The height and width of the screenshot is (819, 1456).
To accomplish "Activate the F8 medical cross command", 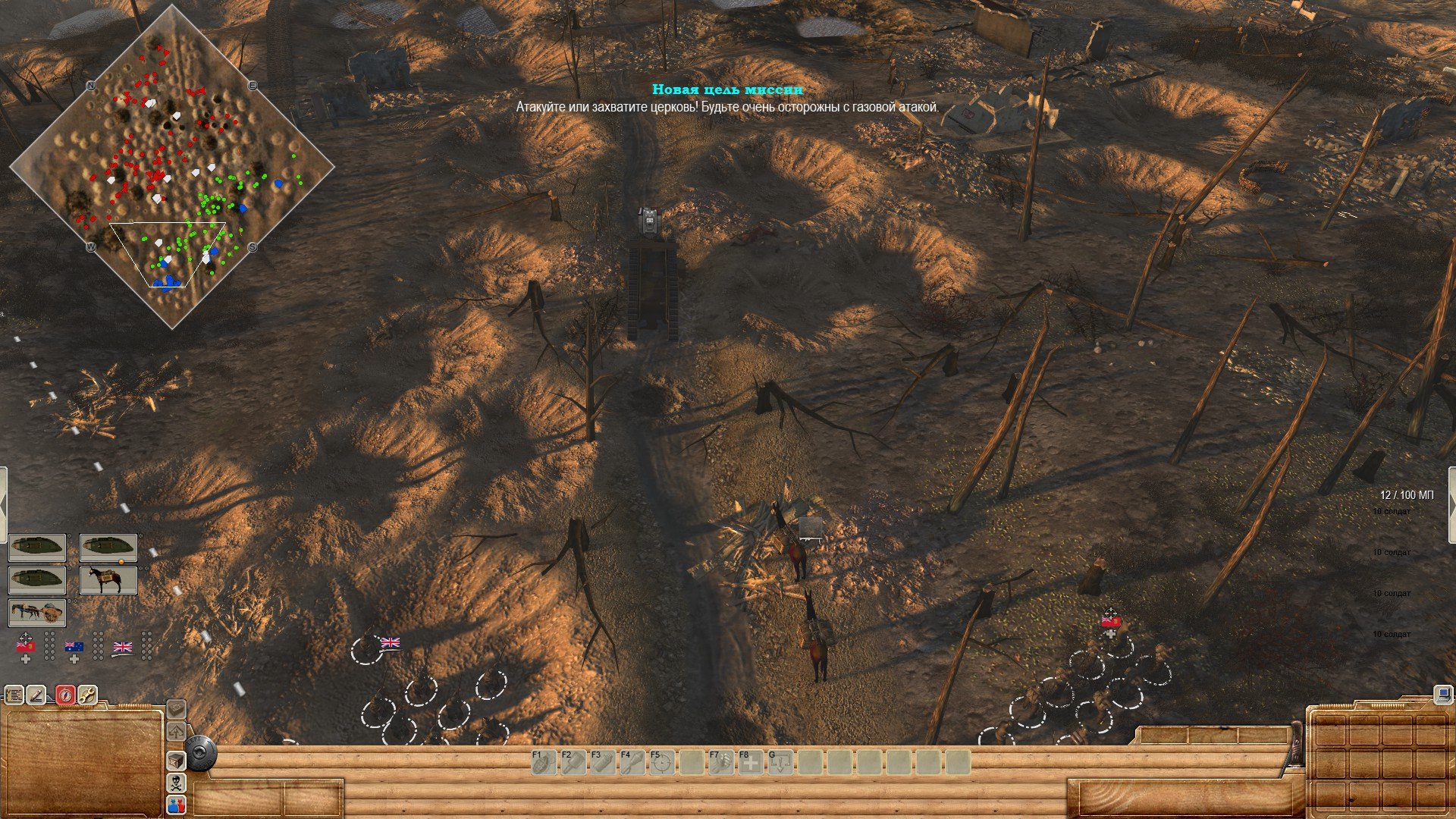I will (751, 762).
